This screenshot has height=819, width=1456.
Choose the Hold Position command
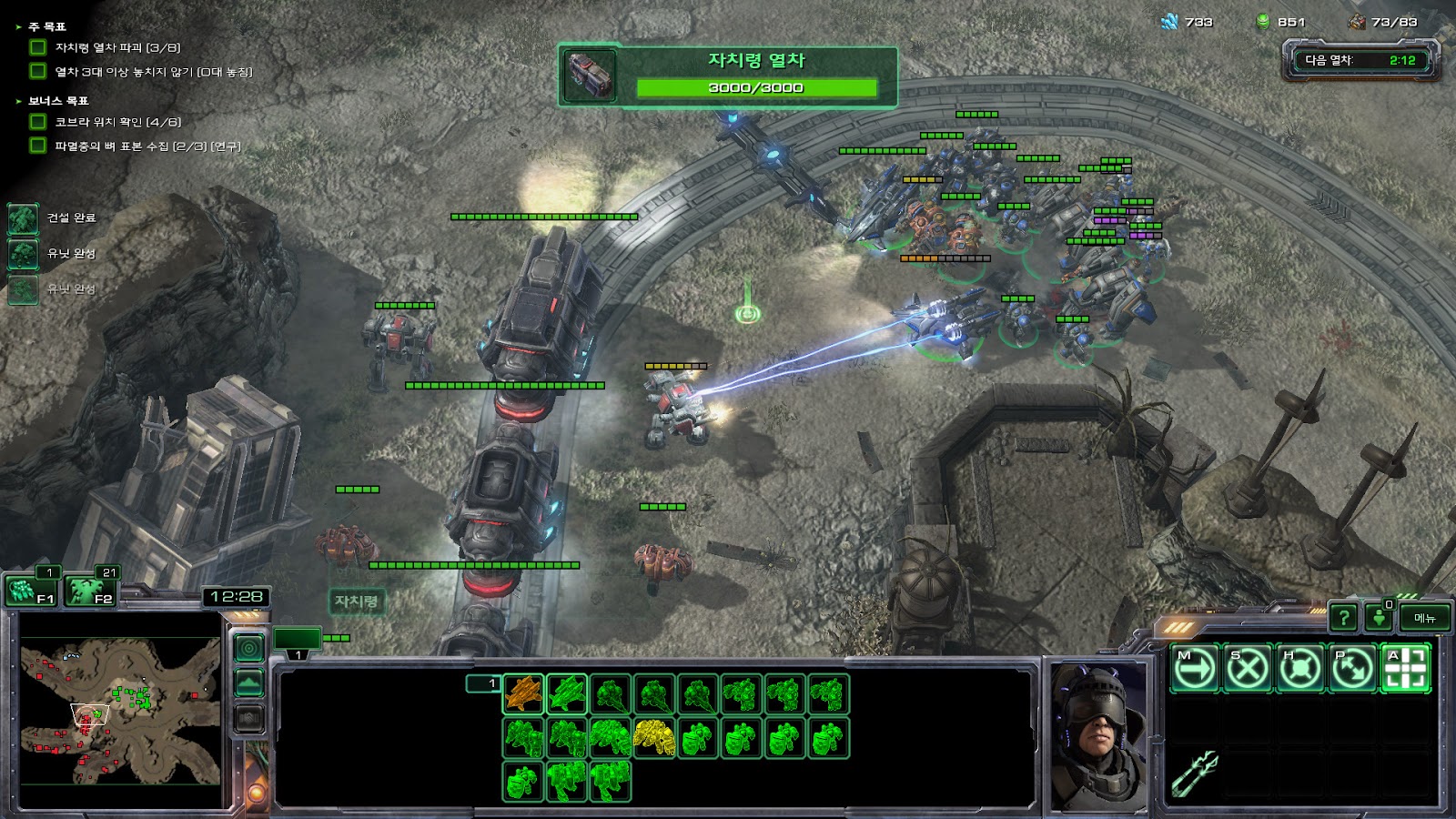point(1299,669)
